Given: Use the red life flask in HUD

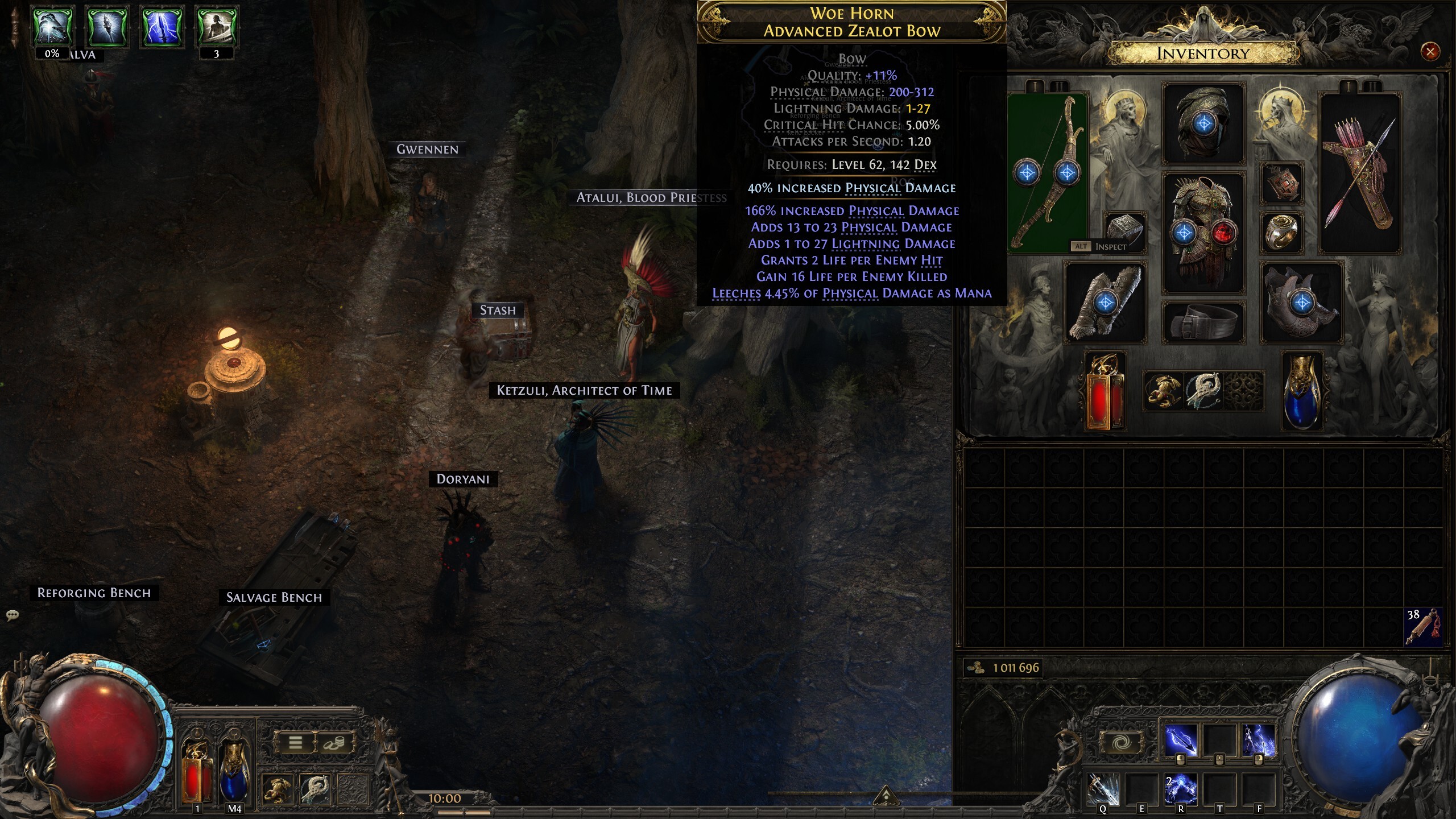Looking at the screenshot, I should pos(196,772).
